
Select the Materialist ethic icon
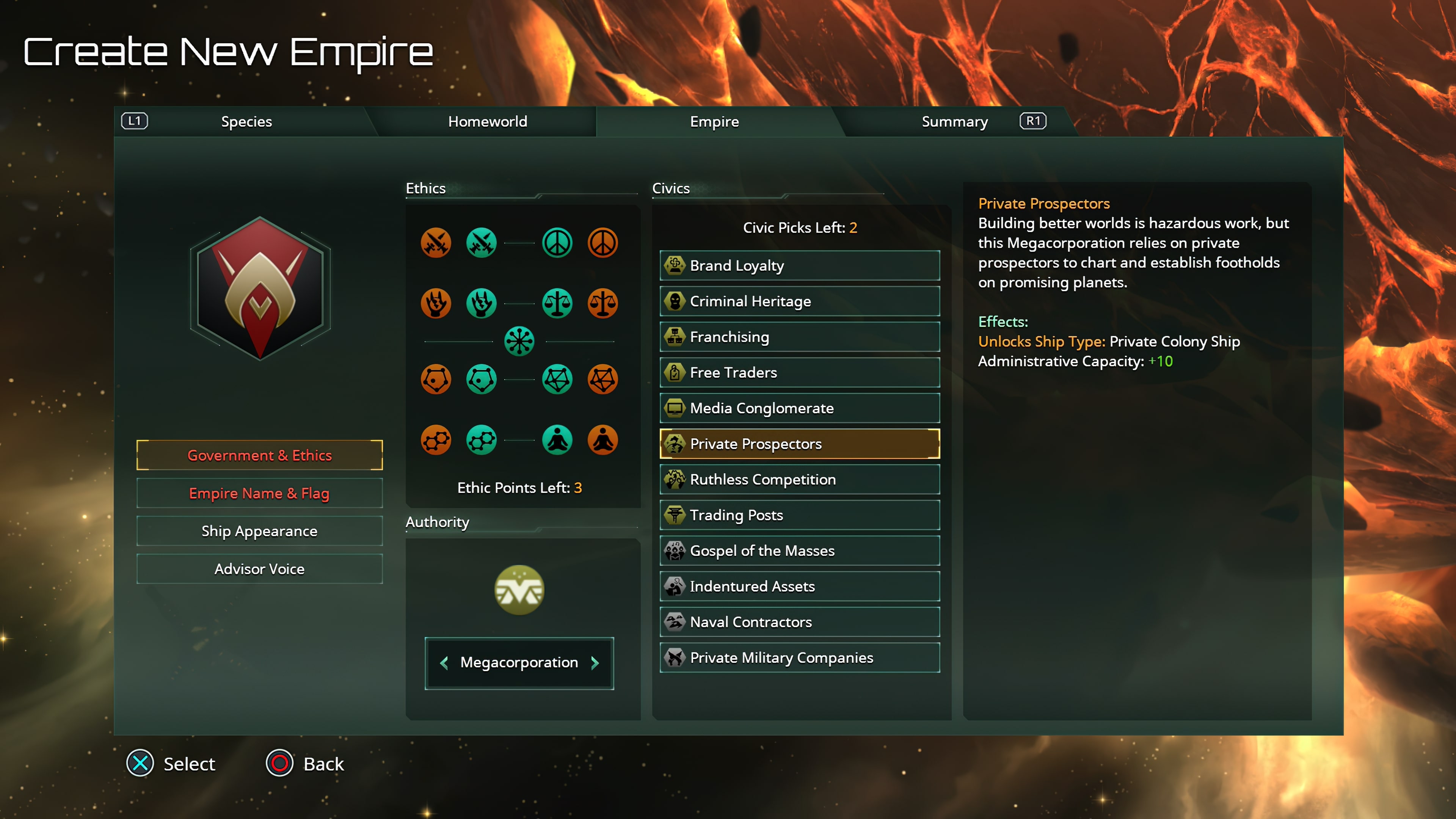480,440
